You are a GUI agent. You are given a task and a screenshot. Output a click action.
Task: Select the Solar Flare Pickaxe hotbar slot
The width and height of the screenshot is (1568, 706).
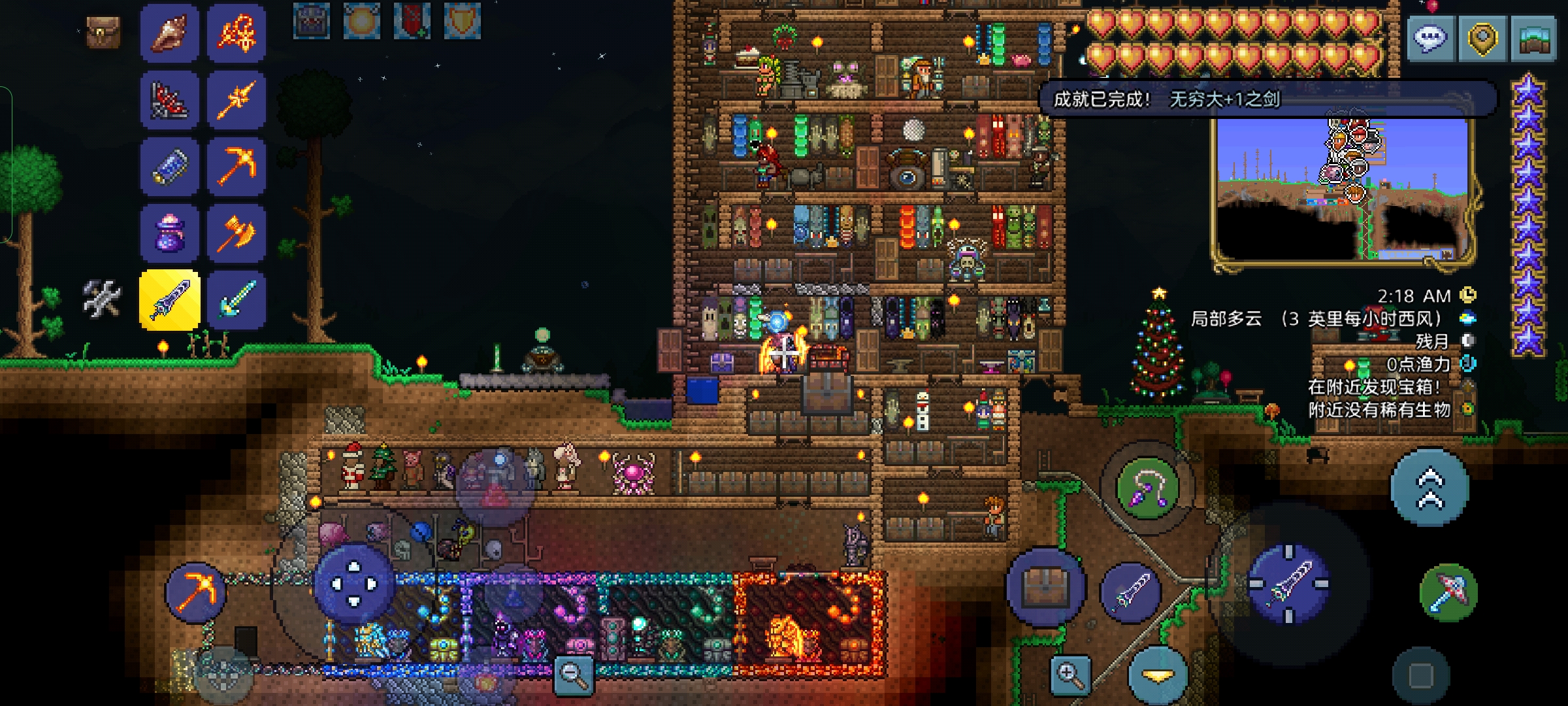[236, 166]
